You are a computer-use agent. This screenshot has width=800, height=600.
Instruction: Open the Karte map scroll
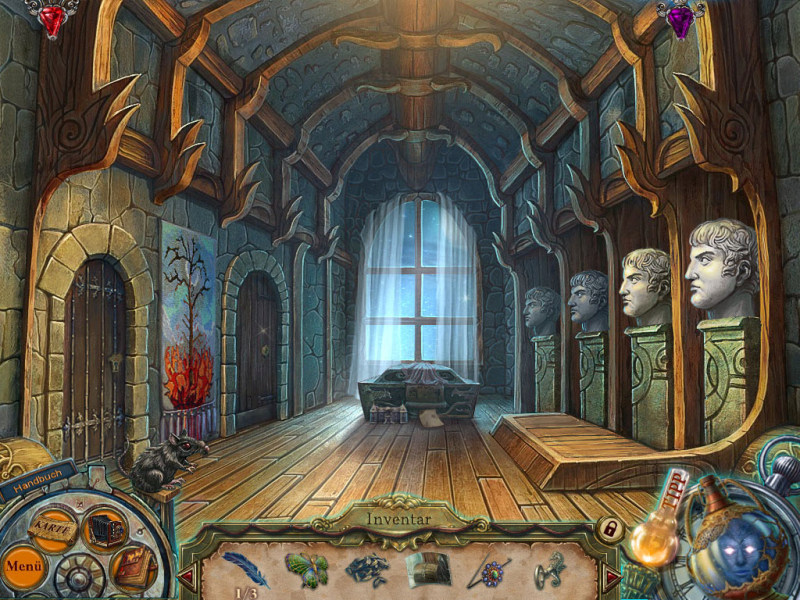click(50, 525)
